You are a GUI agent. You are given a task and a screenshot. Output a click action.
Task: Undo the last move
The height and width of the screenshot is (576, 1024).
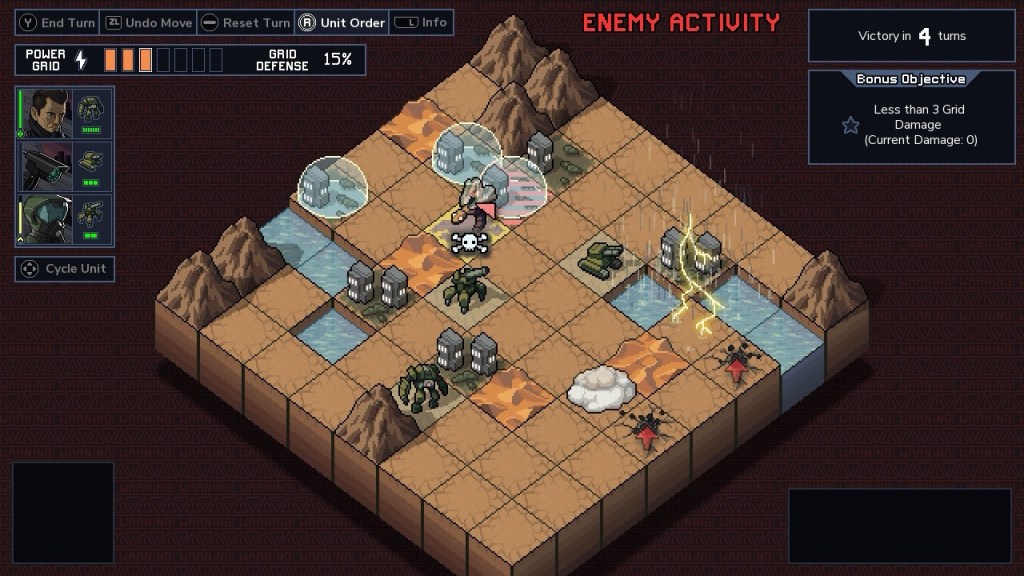(151, 22)
